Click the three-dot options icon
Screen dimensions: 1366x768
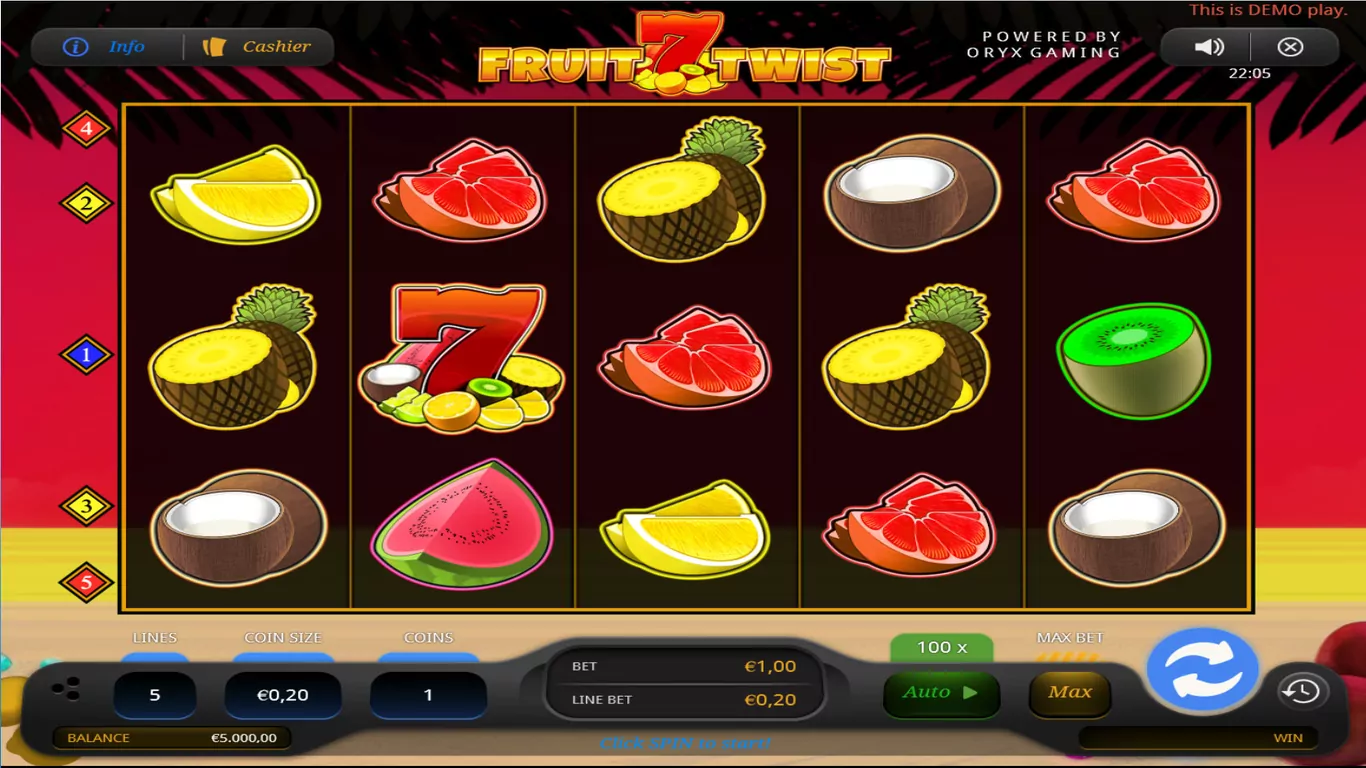pos(66,689)
